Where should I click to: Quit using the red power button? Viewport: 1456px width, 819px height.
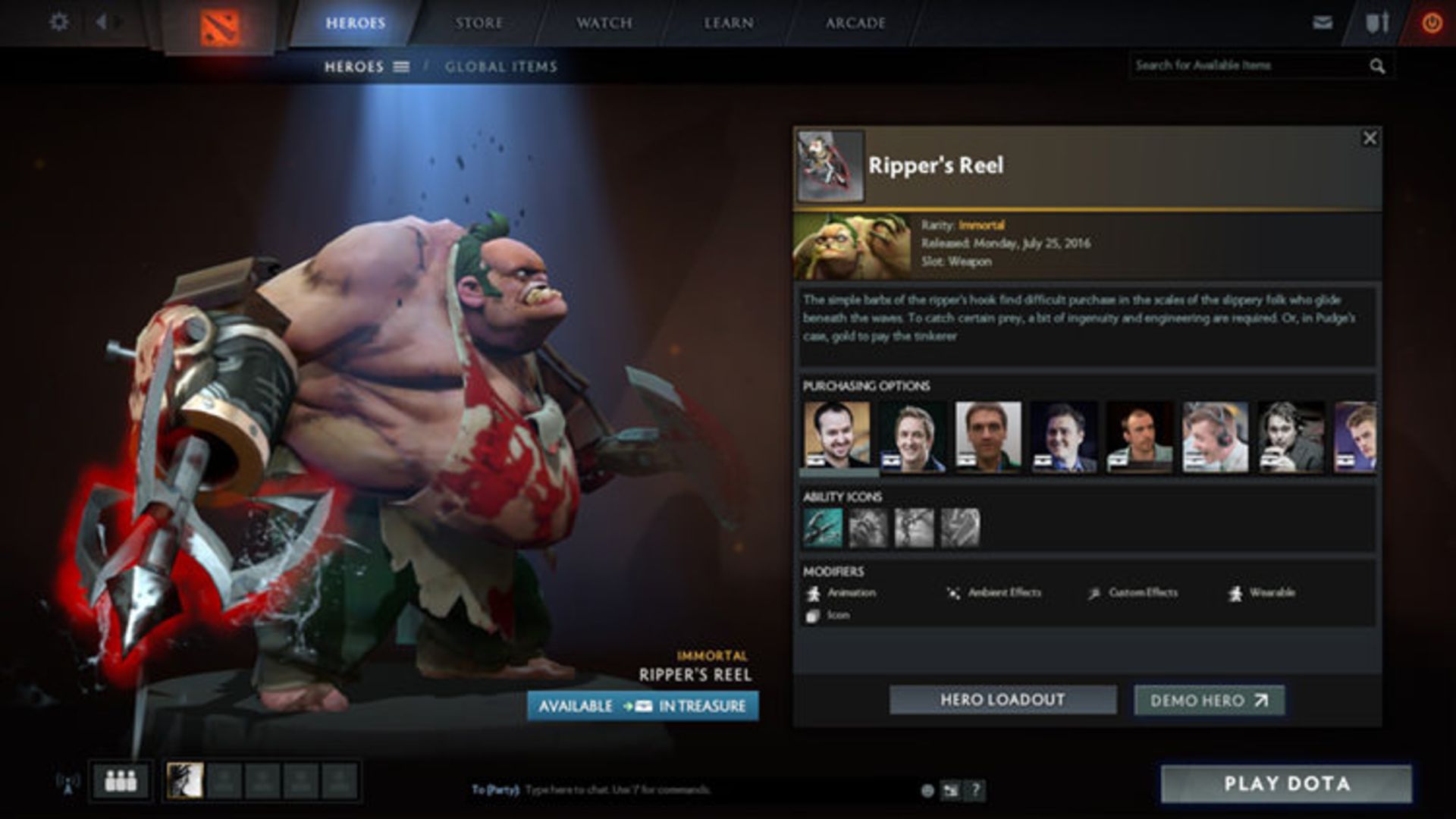(x=1431, y=23)
